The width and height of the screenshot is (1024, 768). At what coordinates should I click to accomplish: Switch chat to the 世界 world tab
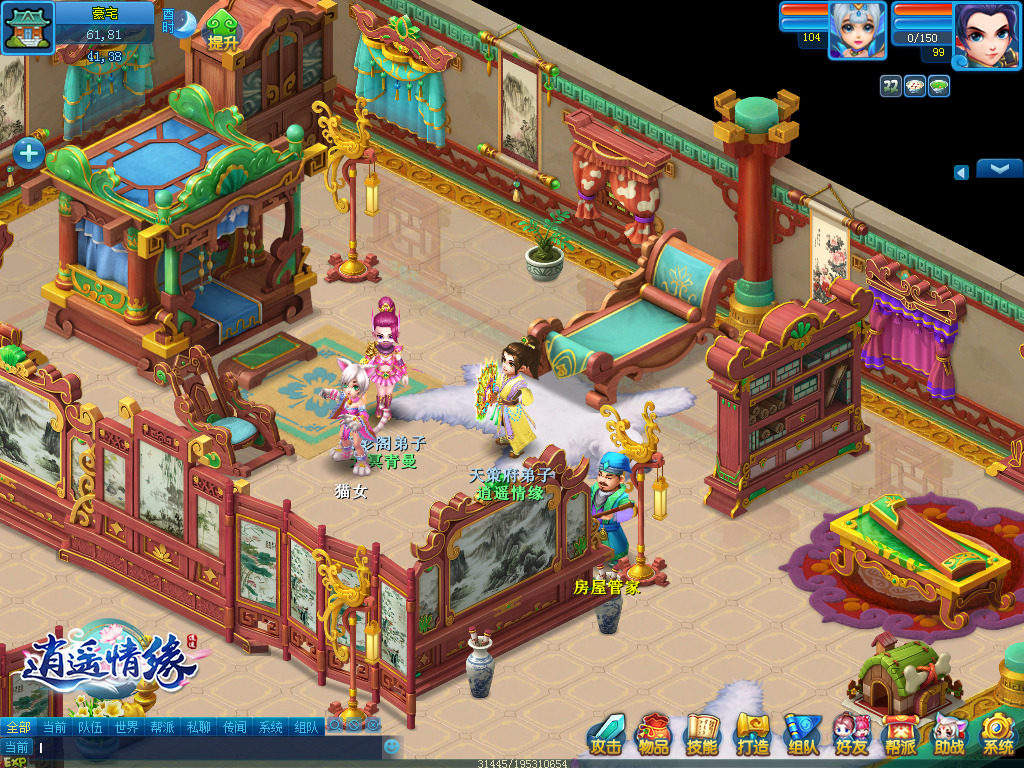click(x=126, y=727)
